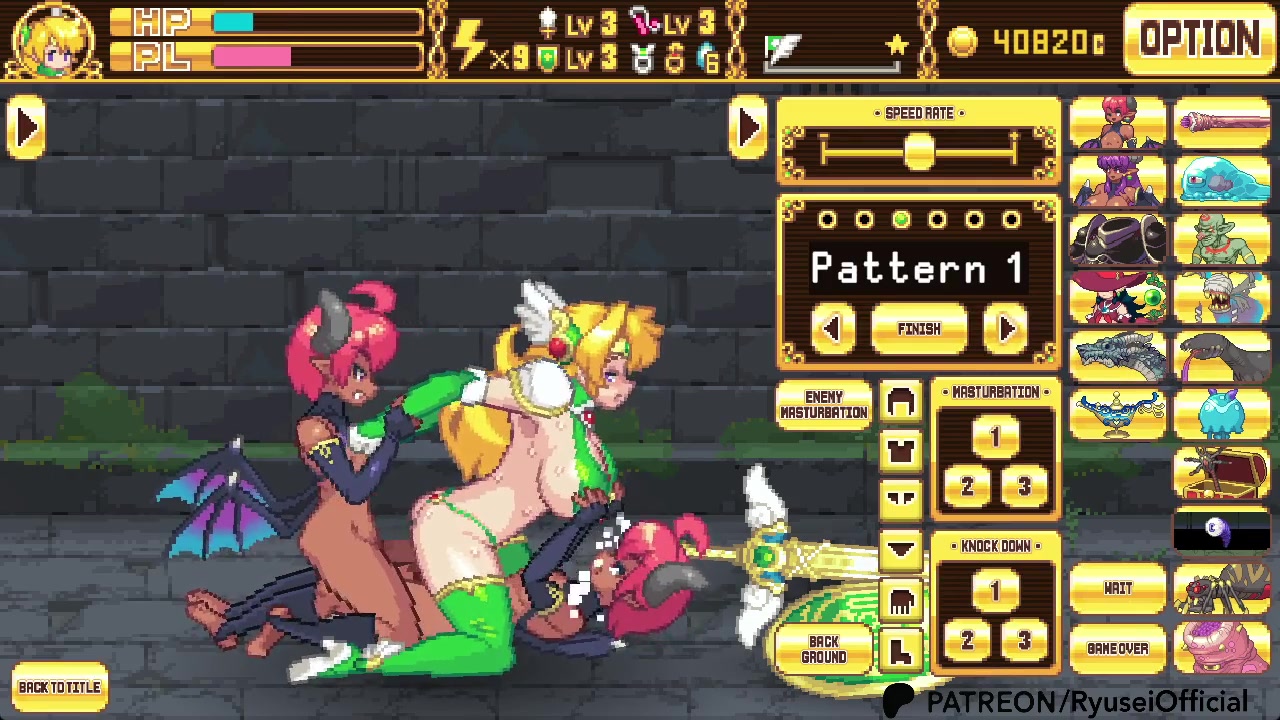This screenshot has height=720, width=1280.
Task: Click the Speed Rate slider handle
Action: coord(919,152)
